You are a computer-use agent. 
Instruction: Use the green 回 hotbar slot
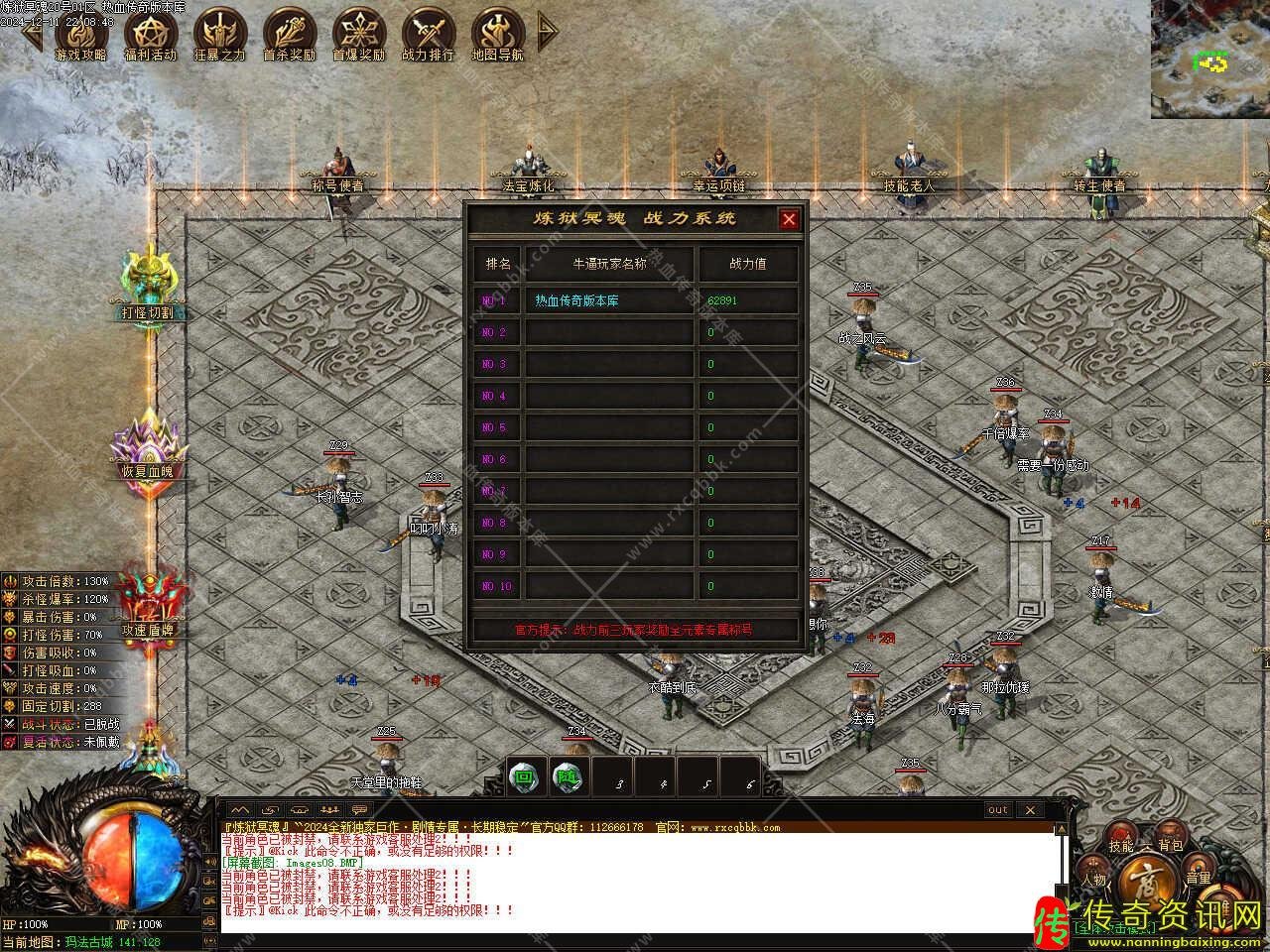[523, 777]
